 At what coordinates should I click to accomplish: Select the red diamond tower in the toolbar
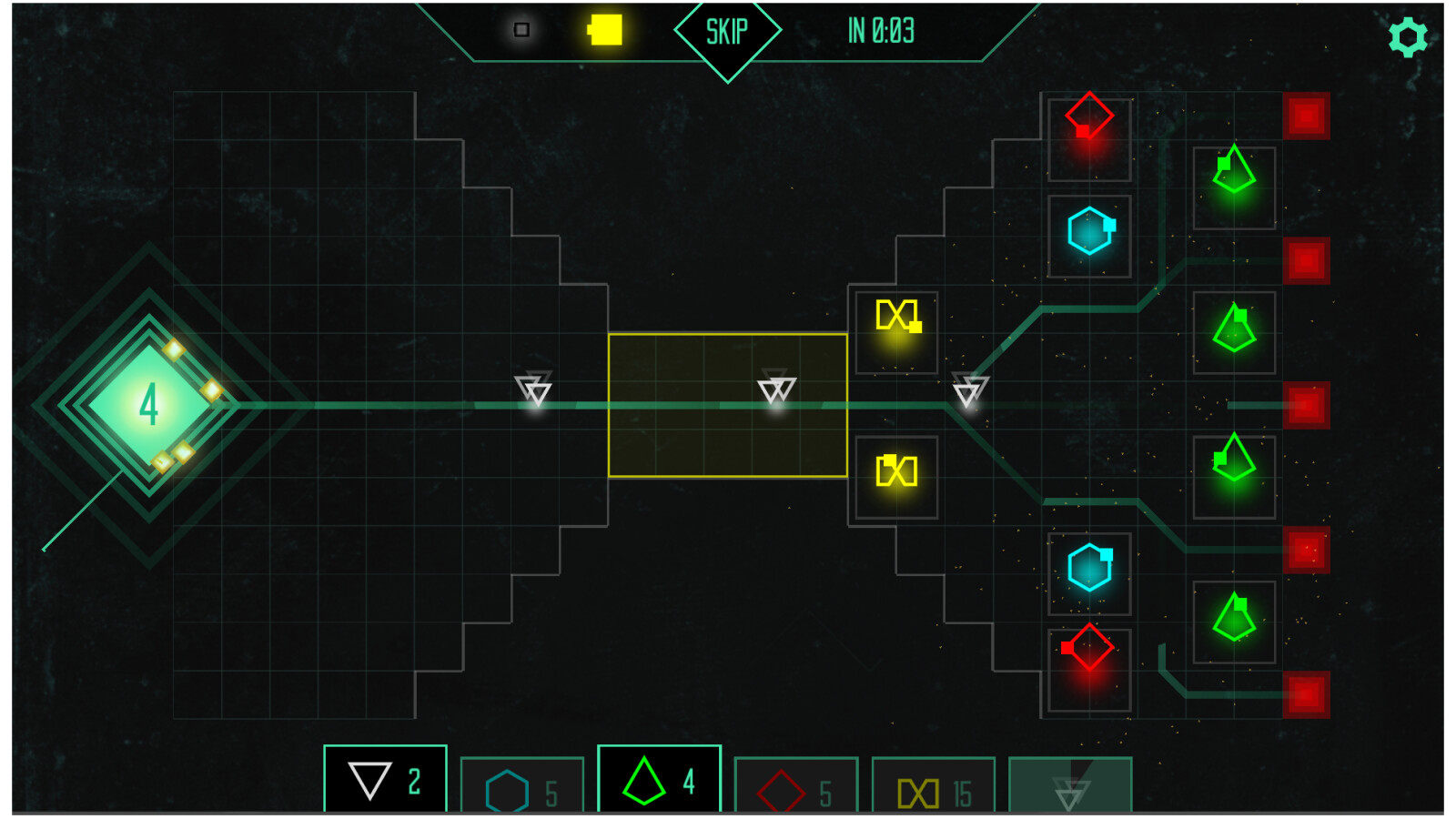click(796, 784)
